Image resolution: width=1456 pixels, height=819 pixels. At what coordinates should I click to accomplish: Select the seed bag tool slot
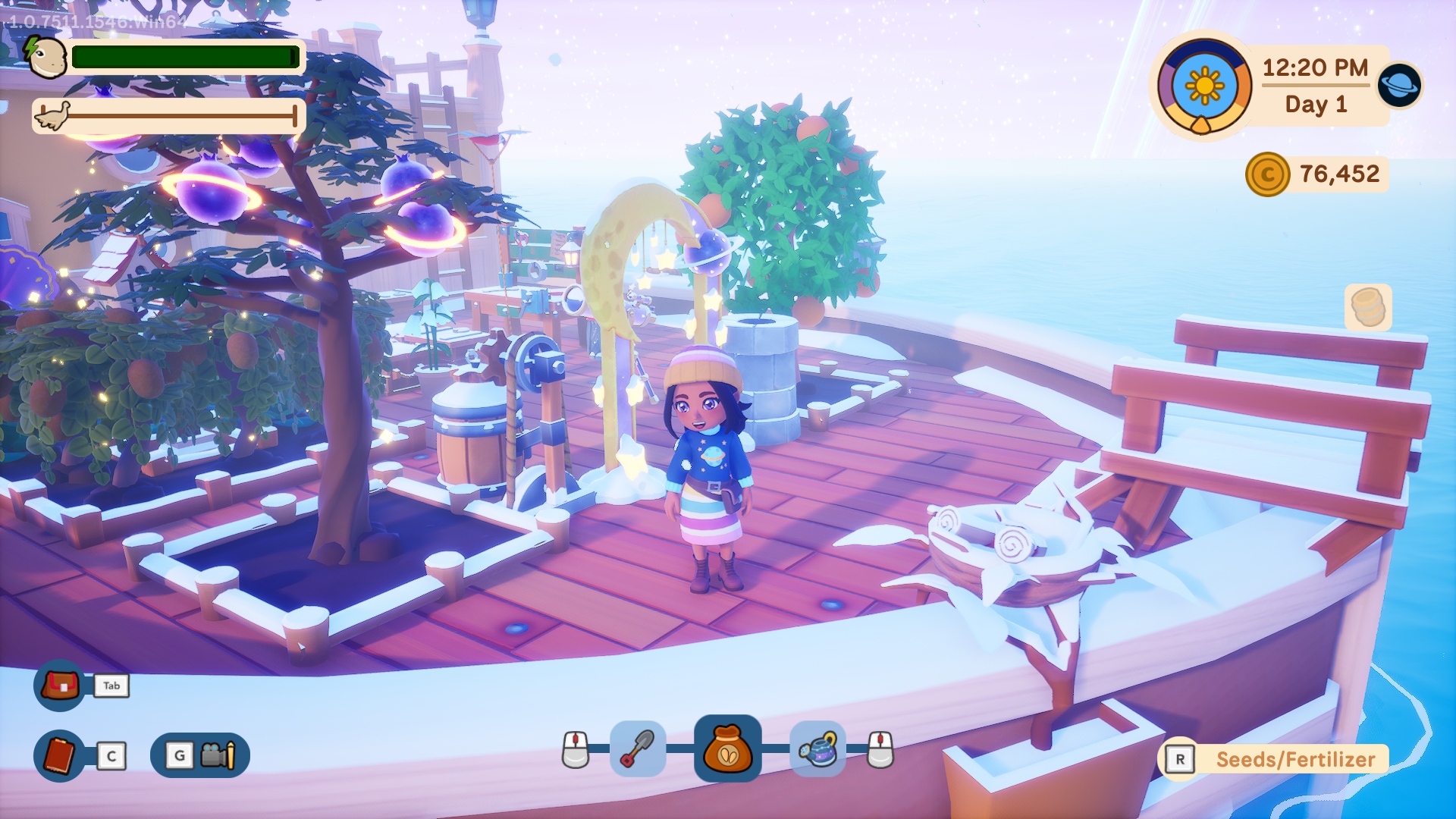[727, 748]
